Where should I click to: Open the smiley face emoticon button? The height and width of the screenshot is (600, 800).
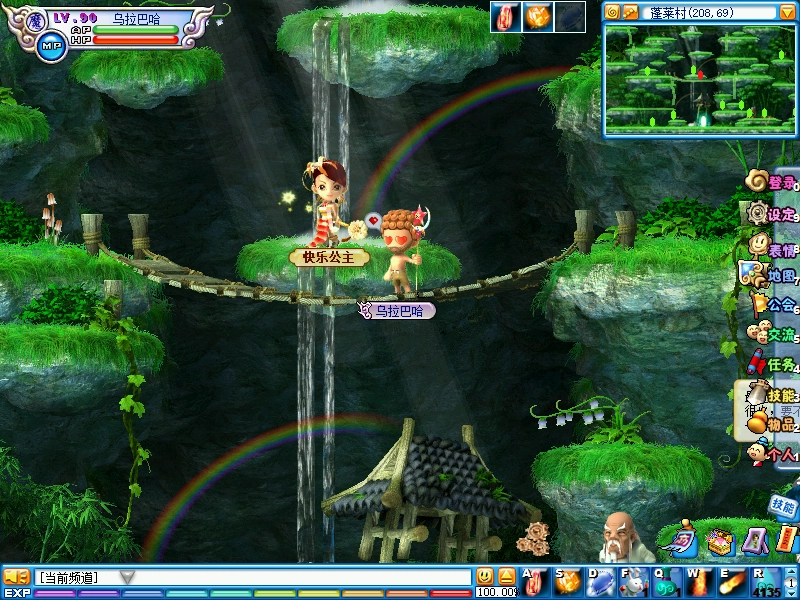click(485, 576)
